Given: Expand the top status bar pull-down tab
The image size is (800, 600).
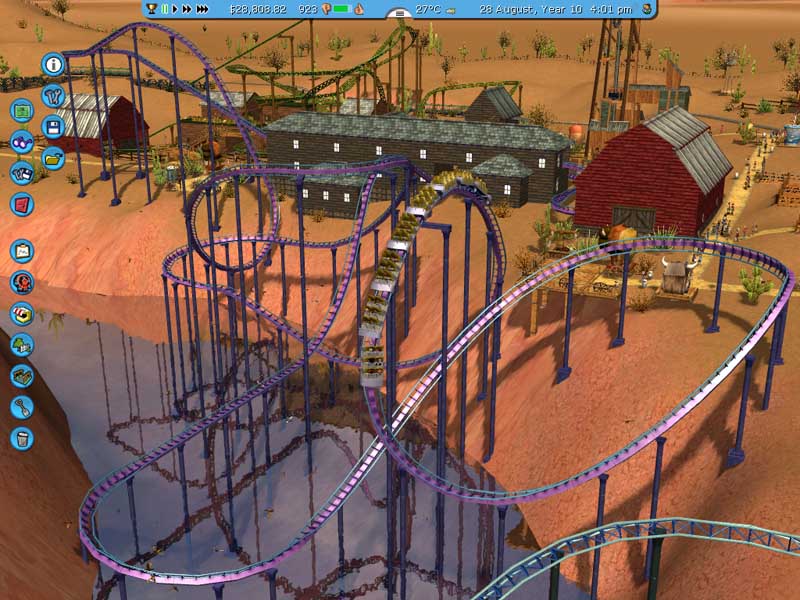Looking at the screenshot, I should click(x=399, y=14).
